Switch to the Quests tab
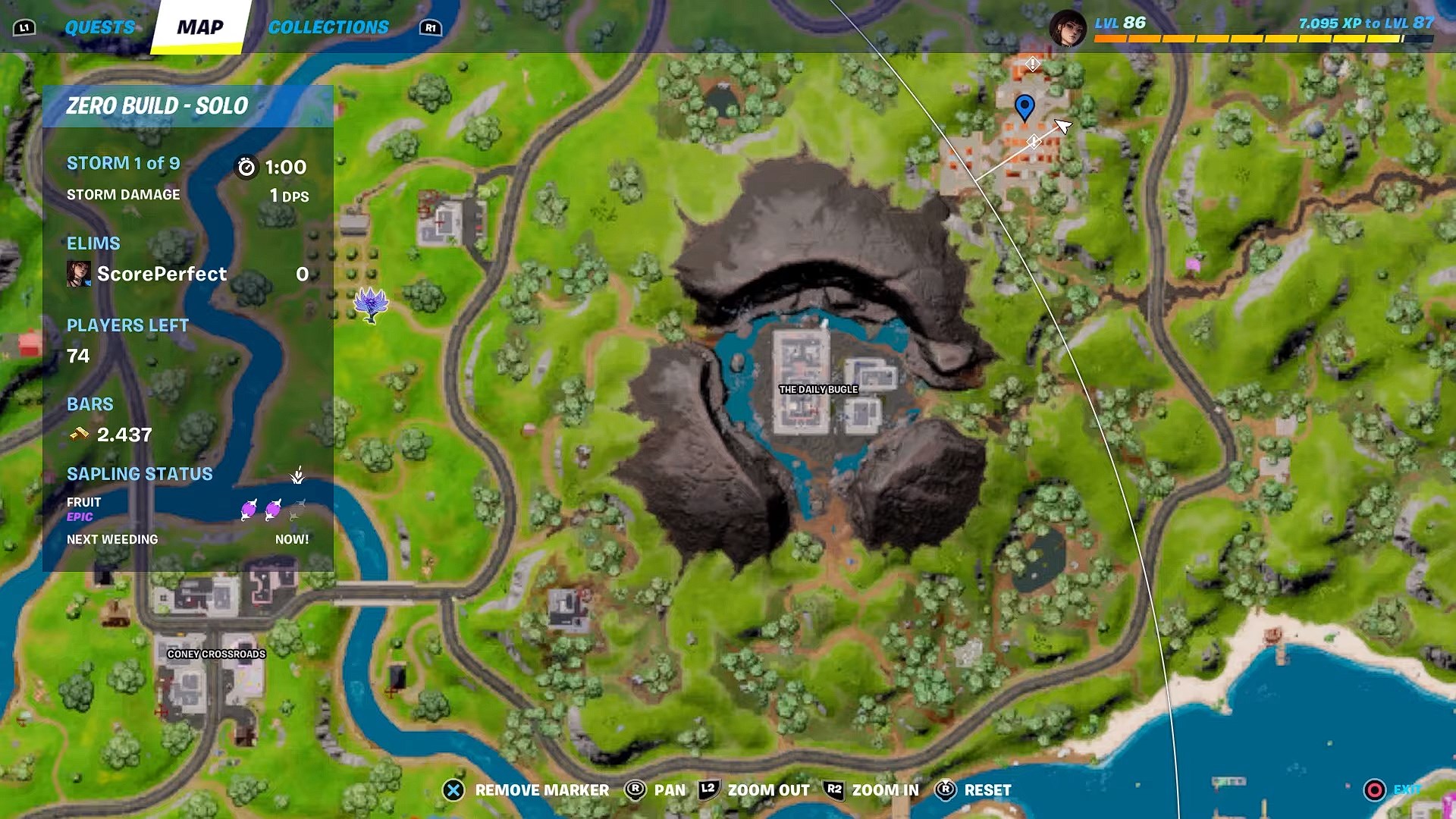 pos(100,25)
